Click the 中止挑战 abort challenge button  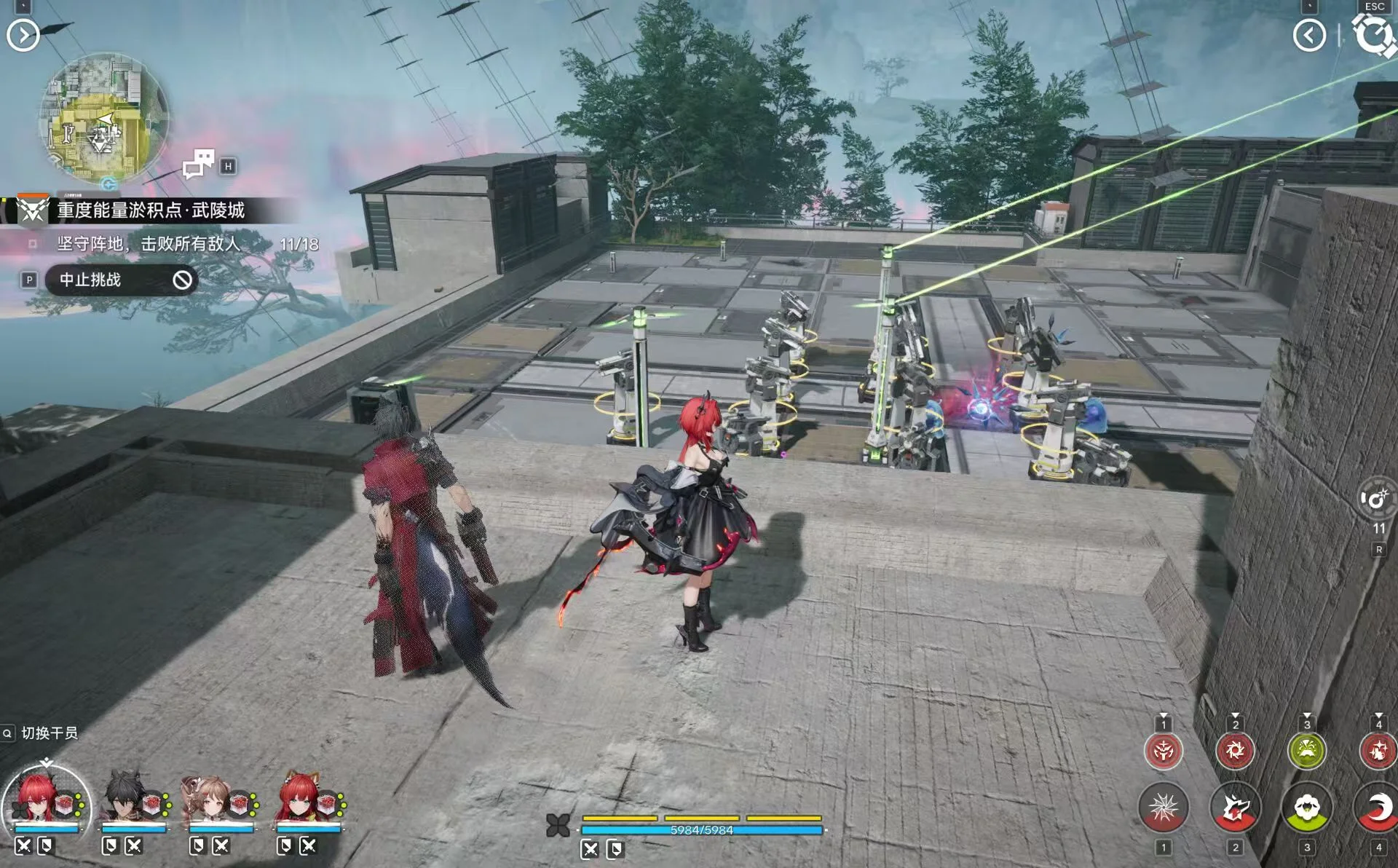coord(121,280)
